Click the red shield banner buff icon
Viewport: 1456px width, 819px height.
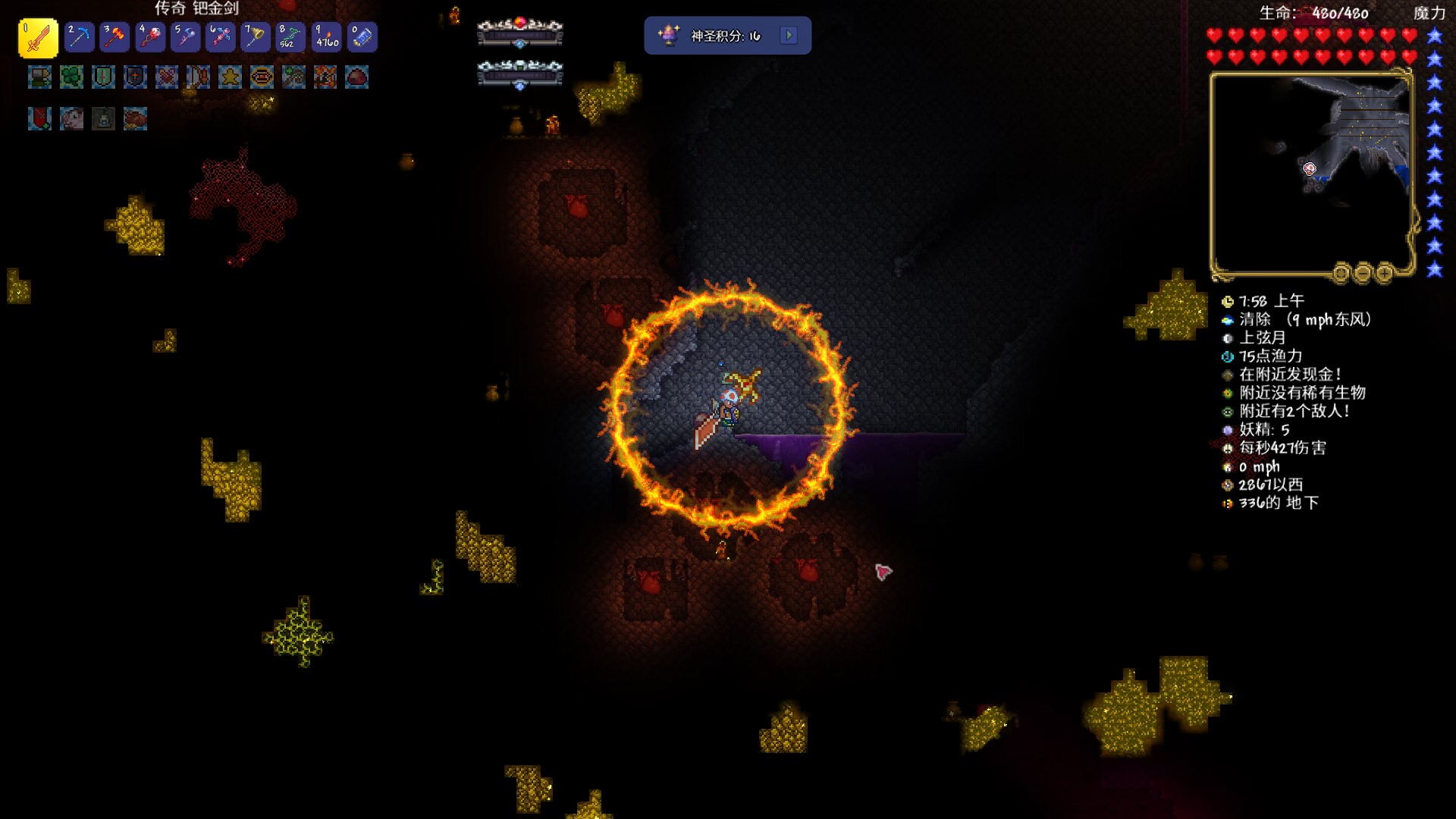(x=39, y=118)
